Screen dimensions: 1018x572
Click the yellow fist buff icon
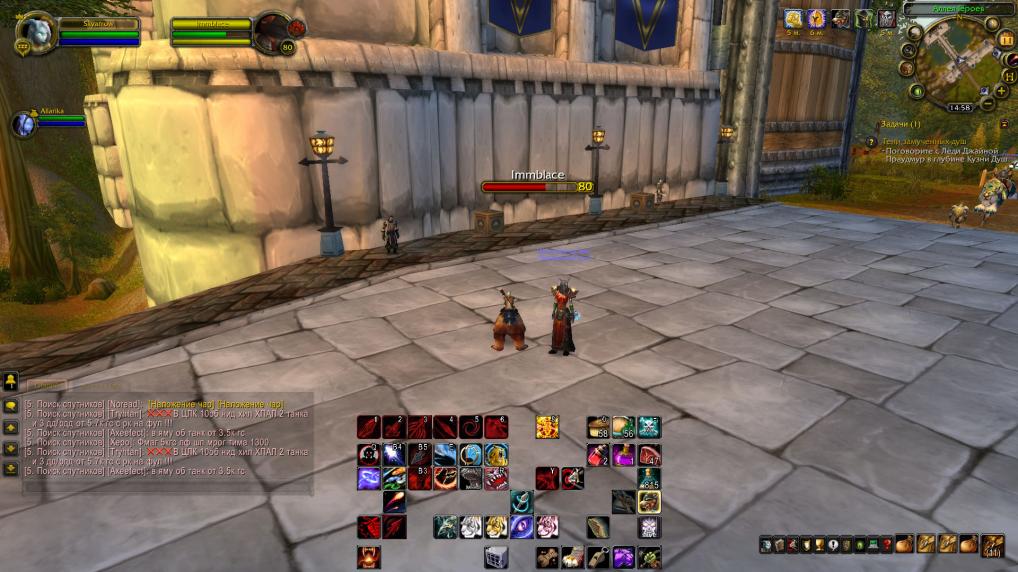[x=793, y=18]
